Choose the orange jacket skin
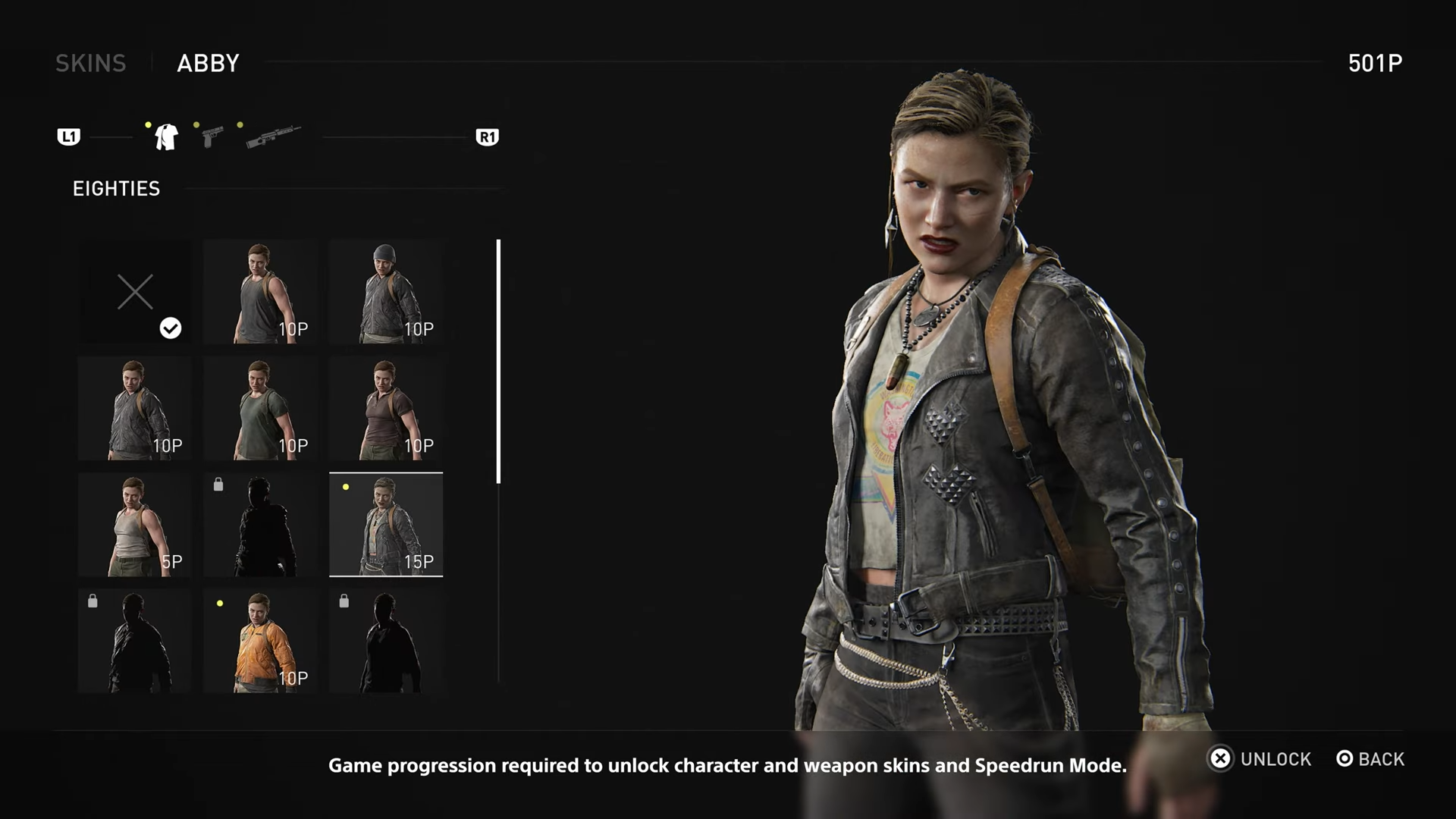The image size is (1456, 819). (x=260, y=642)
